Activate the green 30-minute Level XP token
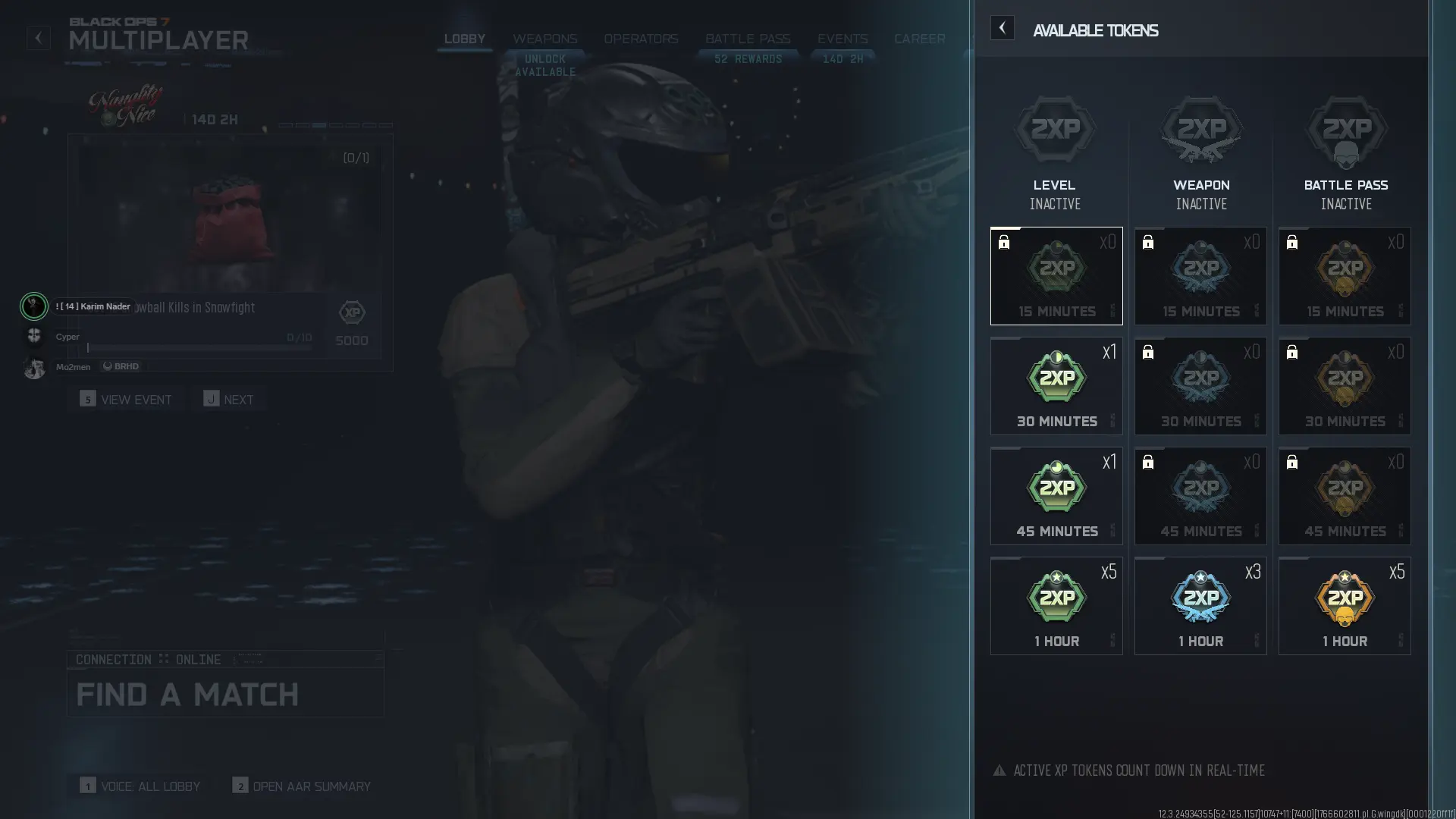1456x819 pixels. (1056, 385)
